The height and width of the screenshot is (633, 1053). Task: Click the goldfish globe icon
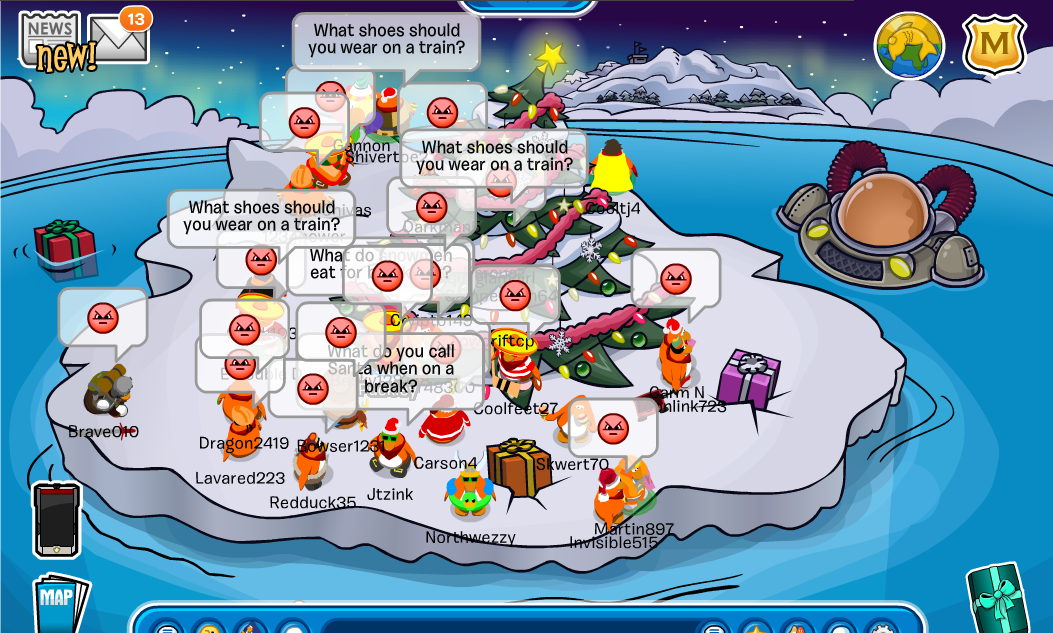click(909, 46)
